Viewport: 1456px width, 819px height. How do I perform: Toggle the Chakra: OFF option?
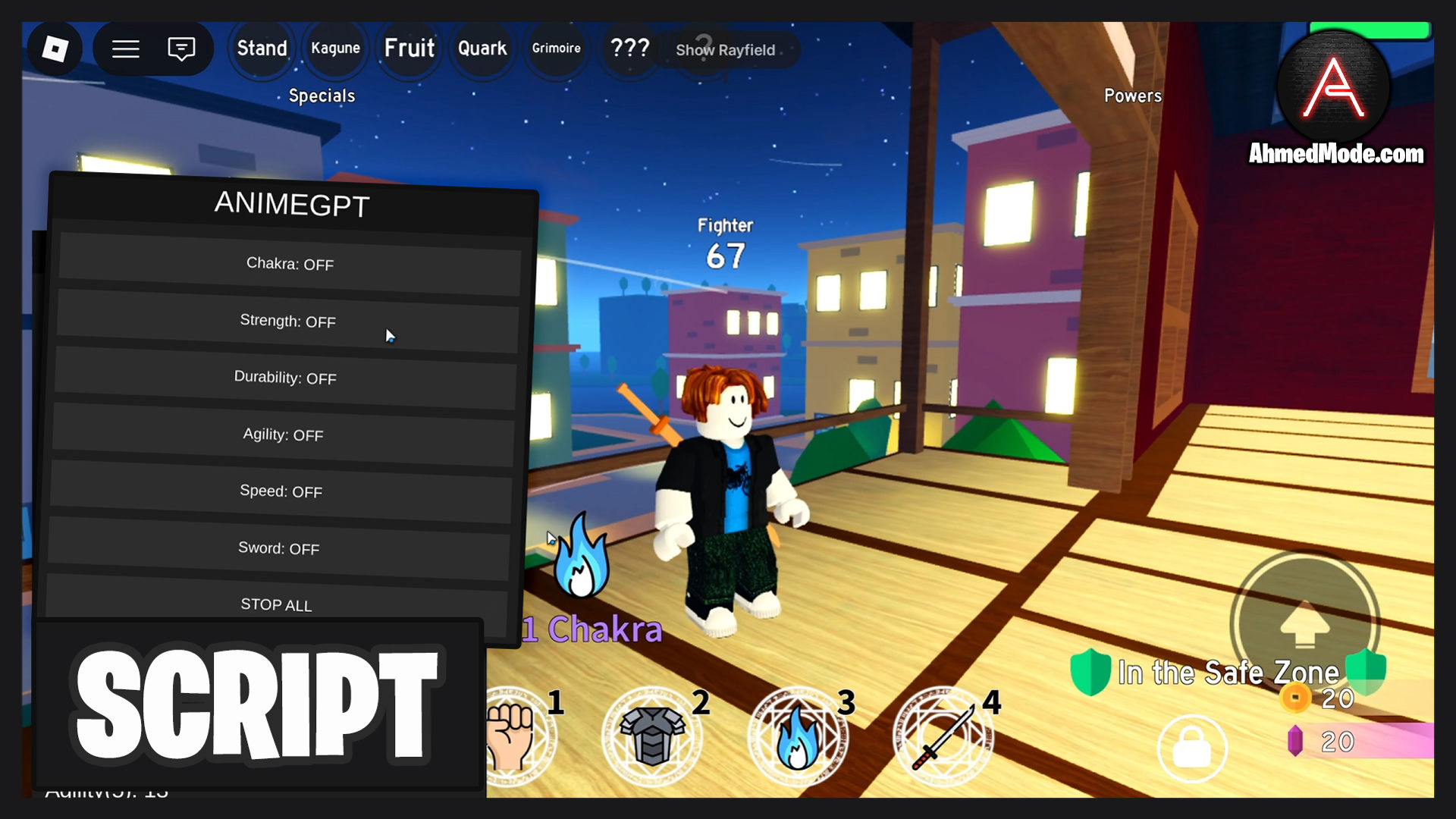290,264
